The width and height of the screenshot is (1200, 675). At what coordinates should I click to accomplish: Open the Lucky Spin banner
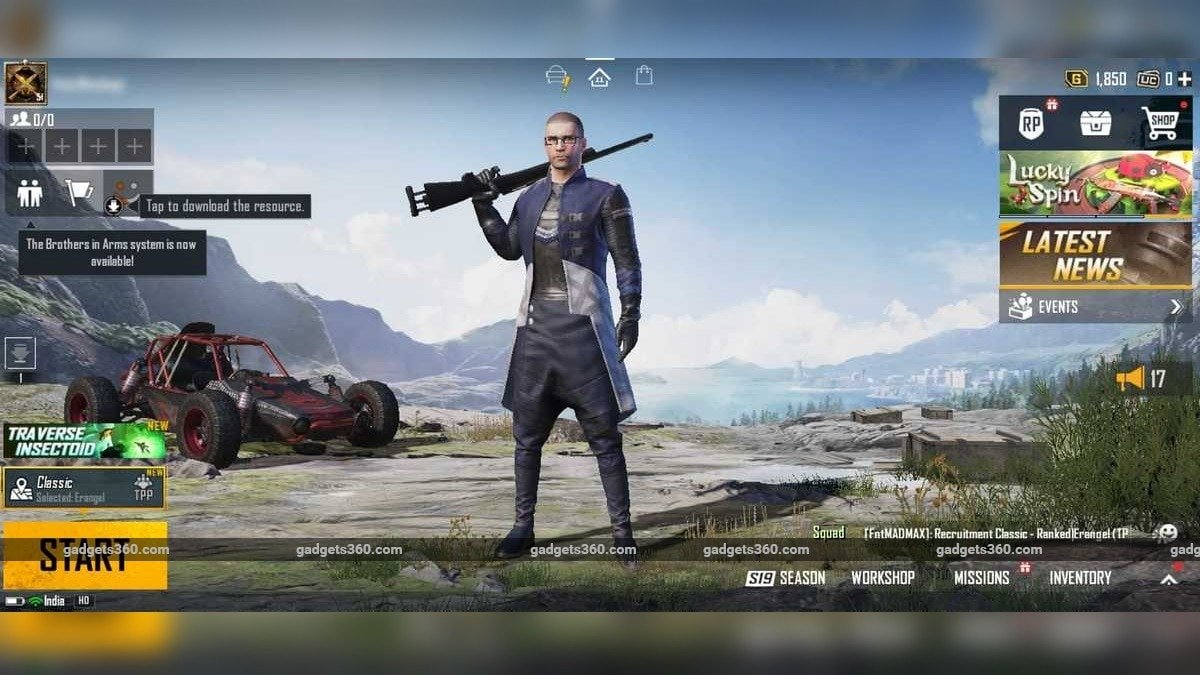tap(1095, 184)
